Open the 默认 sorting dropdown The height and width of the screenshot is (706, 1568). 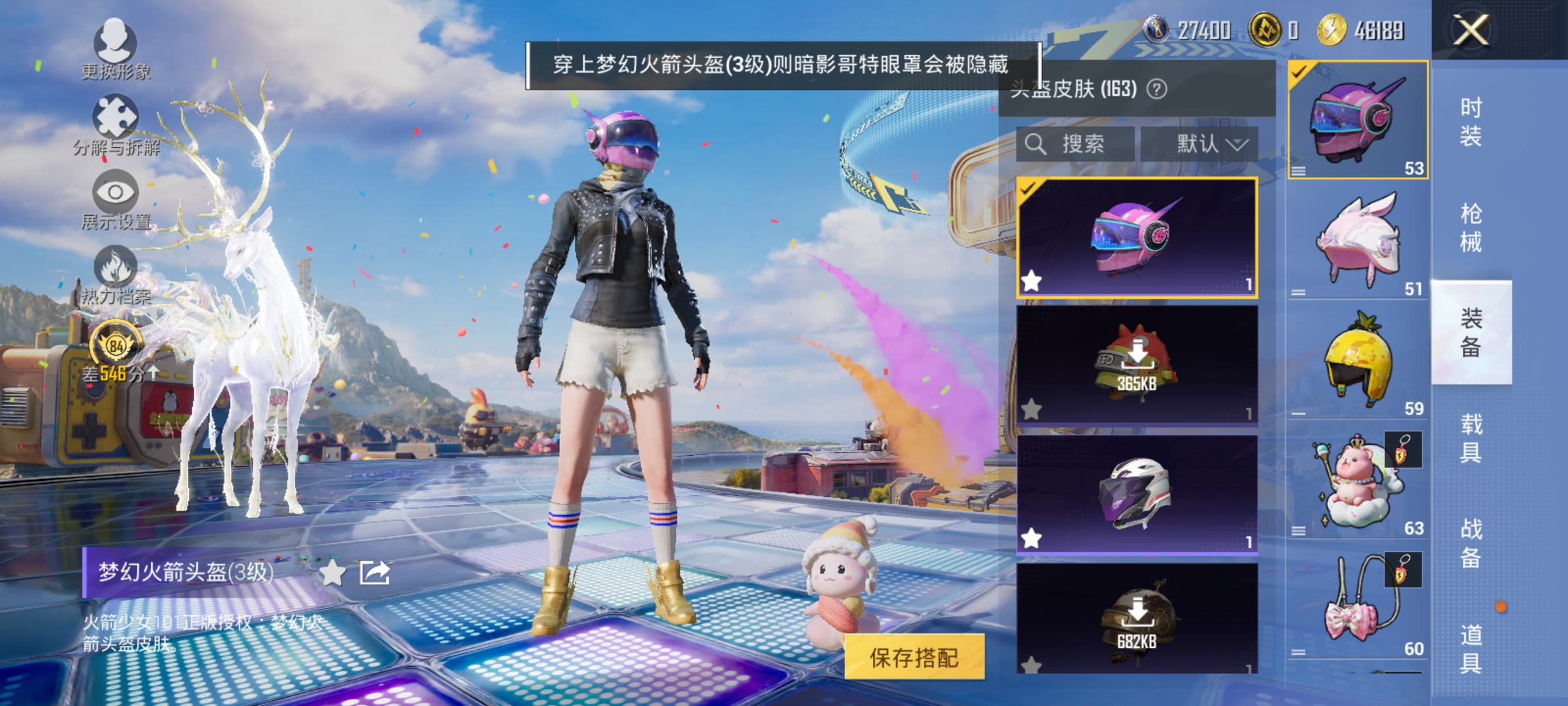[1212, 144]
